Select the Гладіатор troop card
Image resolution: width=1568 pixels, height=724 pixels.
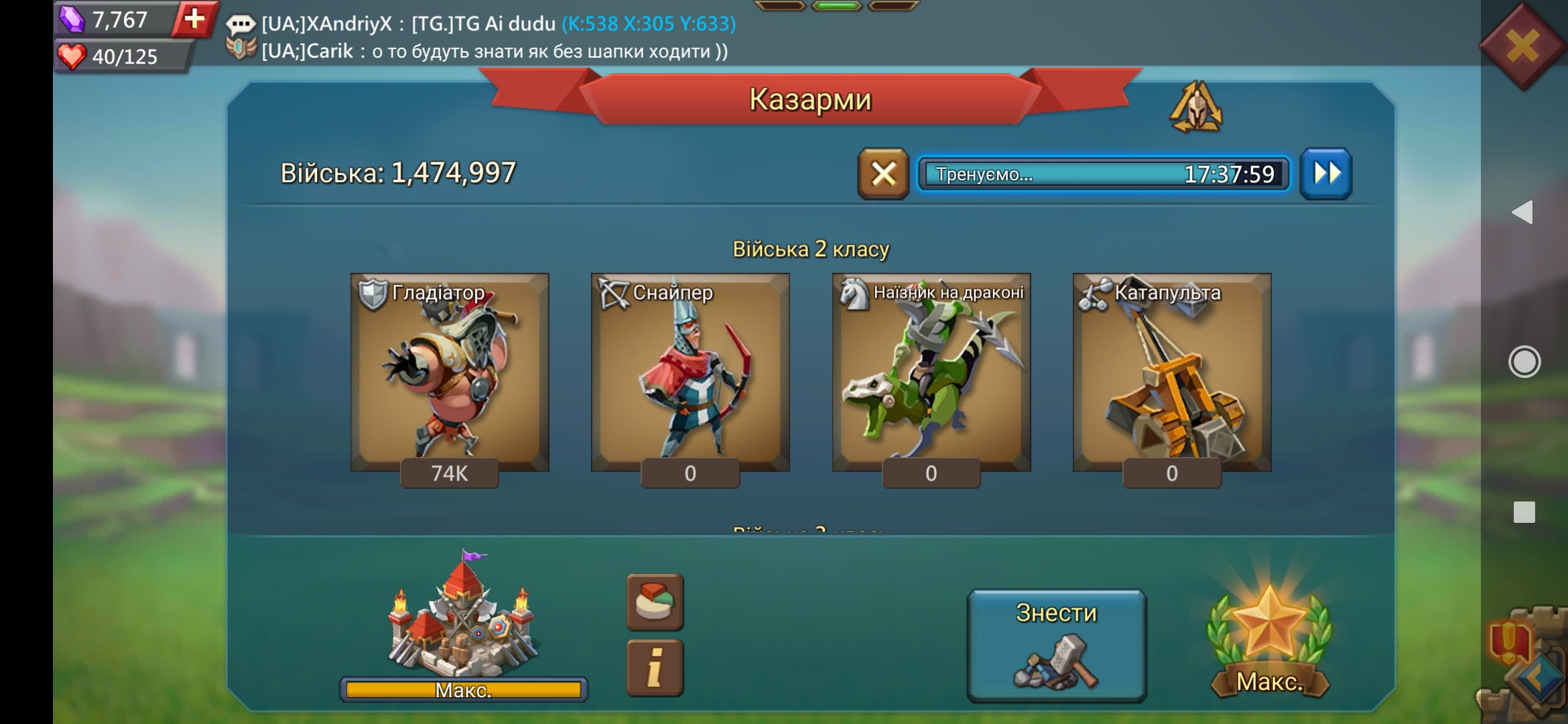pos(450,373)
